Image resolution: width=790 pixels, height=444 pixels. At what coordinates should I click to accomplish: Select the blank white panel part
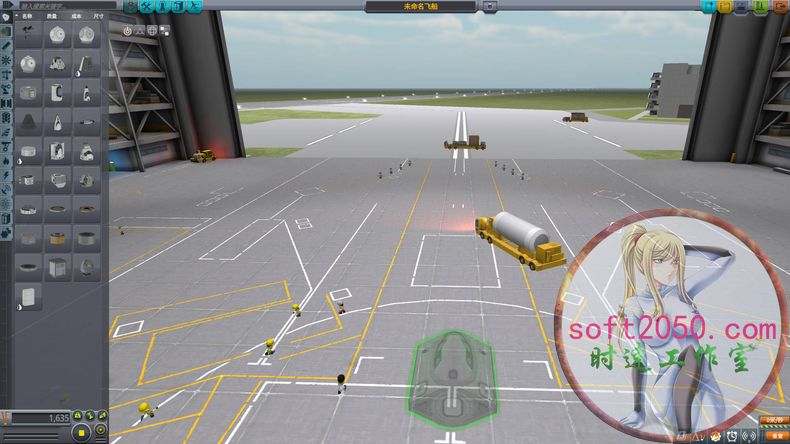coord(29,296)
